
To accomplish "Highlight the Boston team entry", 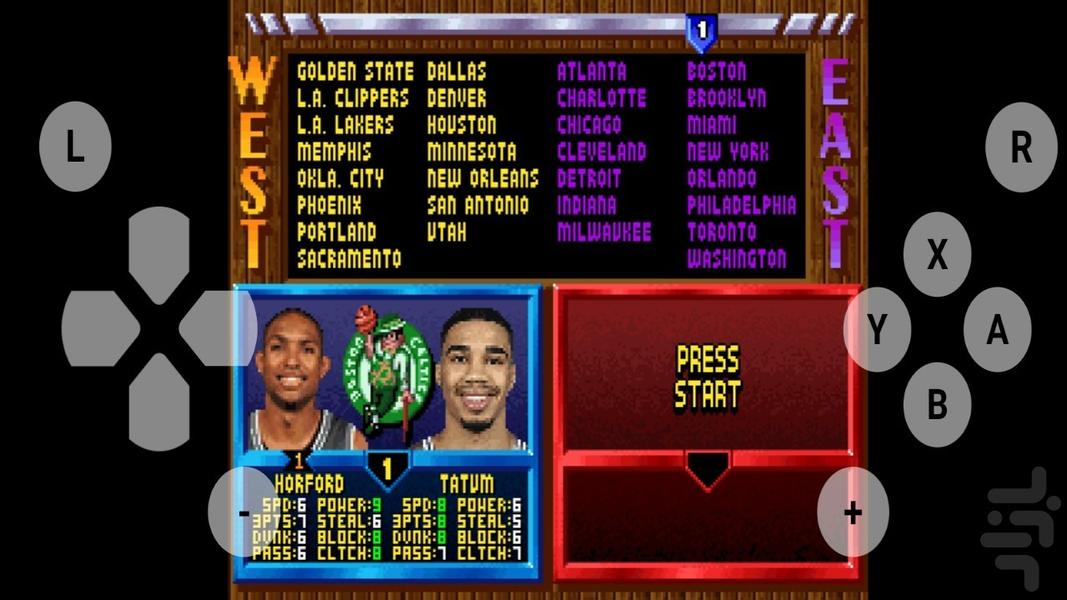I will point(716,72).
